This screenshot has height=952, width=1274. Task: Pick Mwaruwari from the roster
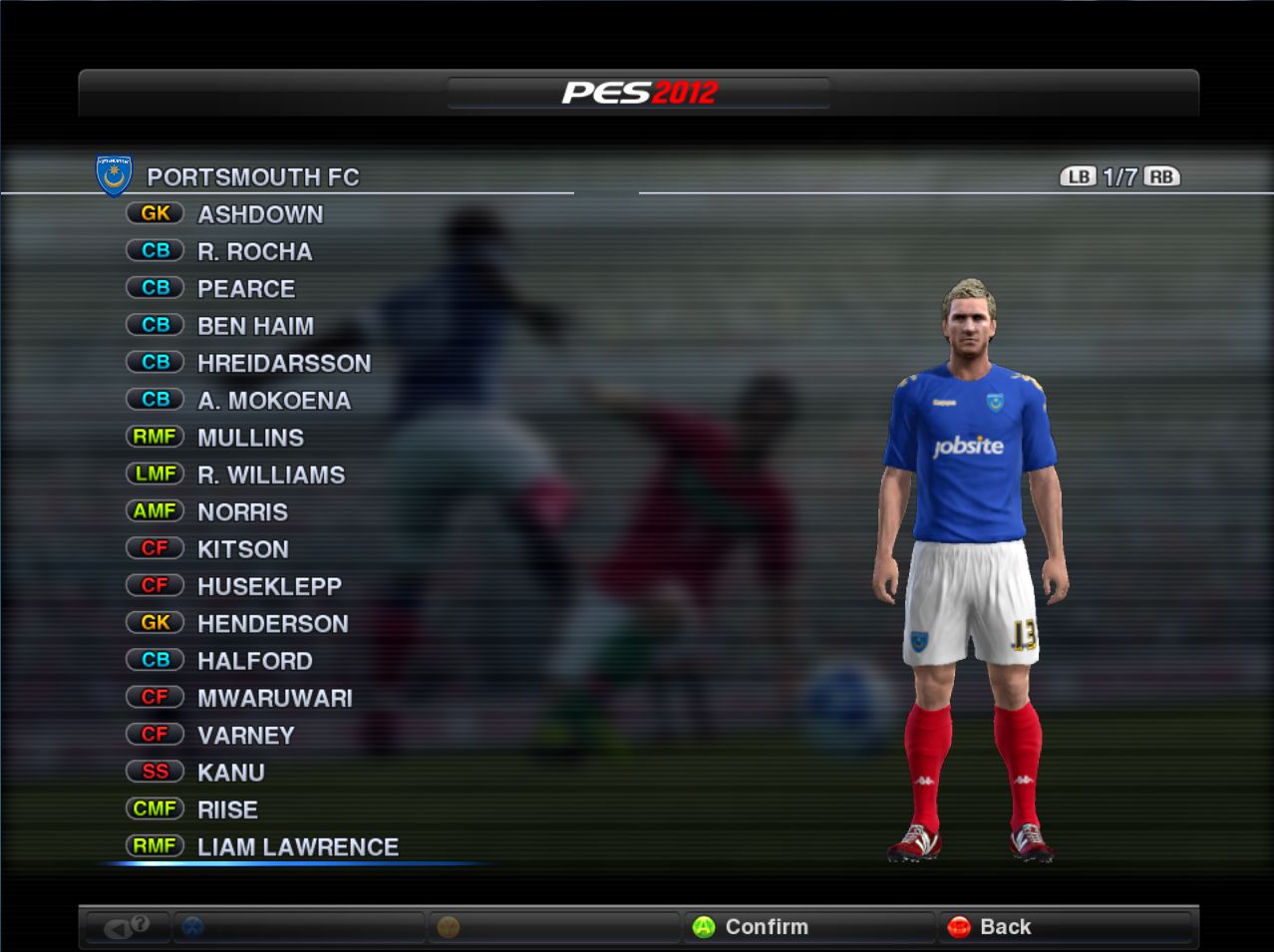pos(275,698)
